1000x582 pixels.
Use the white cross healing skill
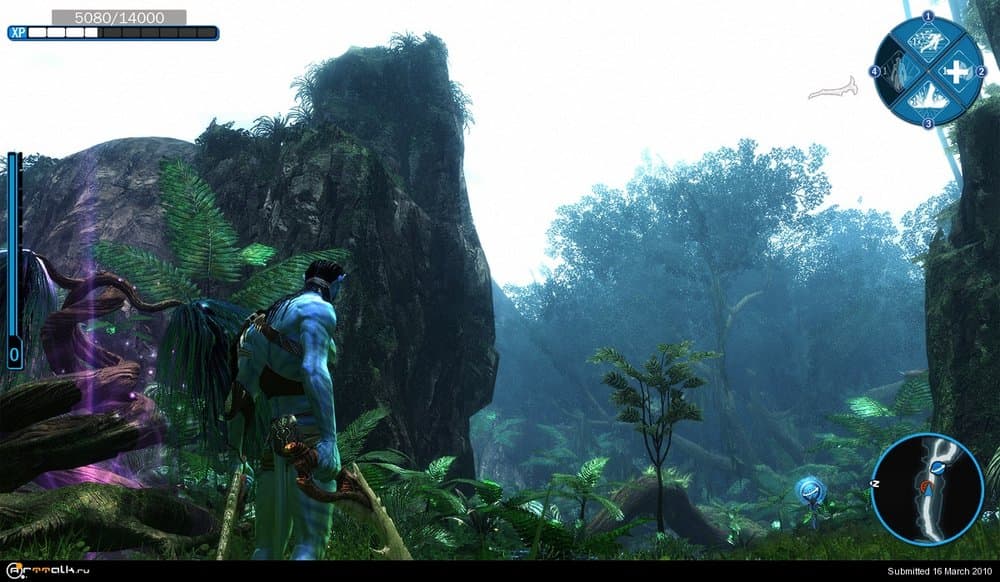pos(957,72)
